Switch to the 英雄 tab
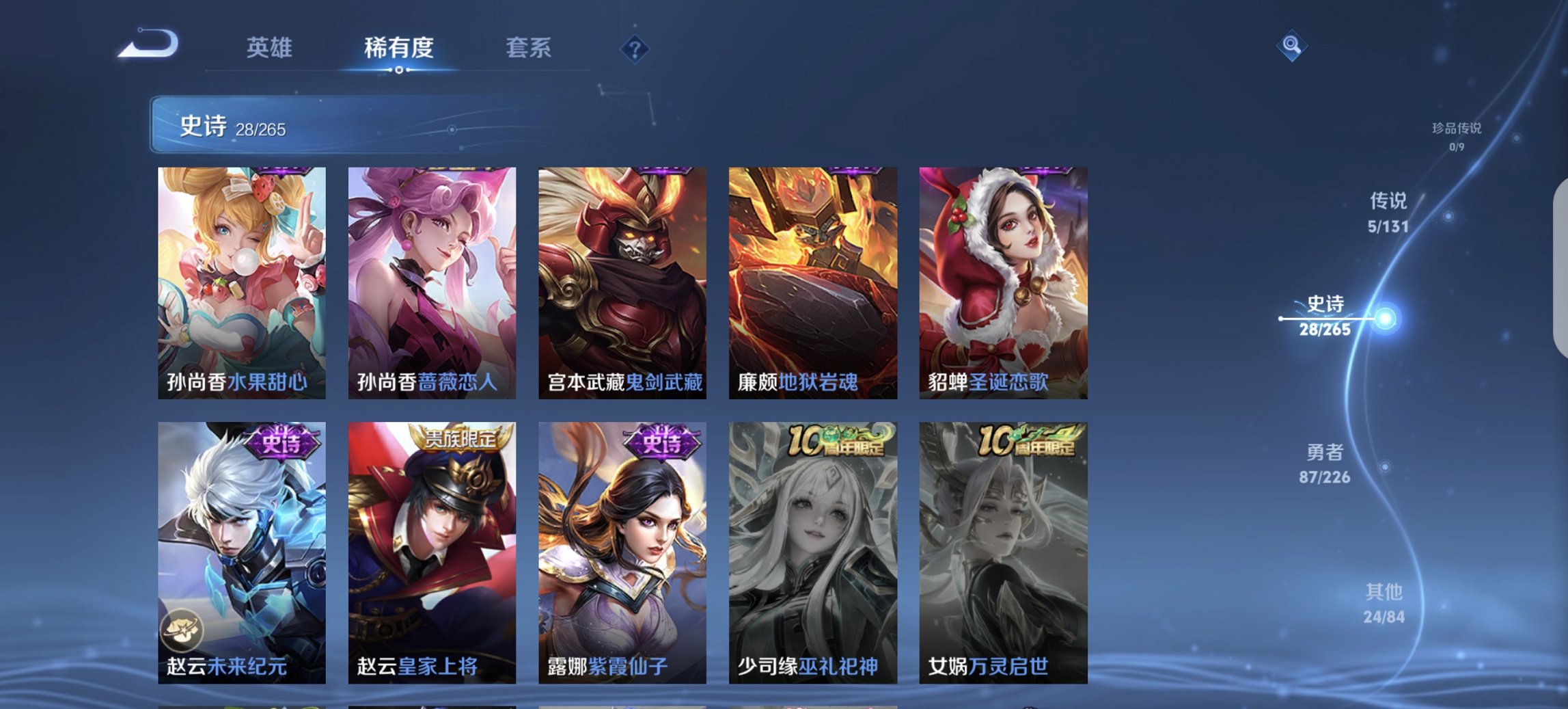 271,47
